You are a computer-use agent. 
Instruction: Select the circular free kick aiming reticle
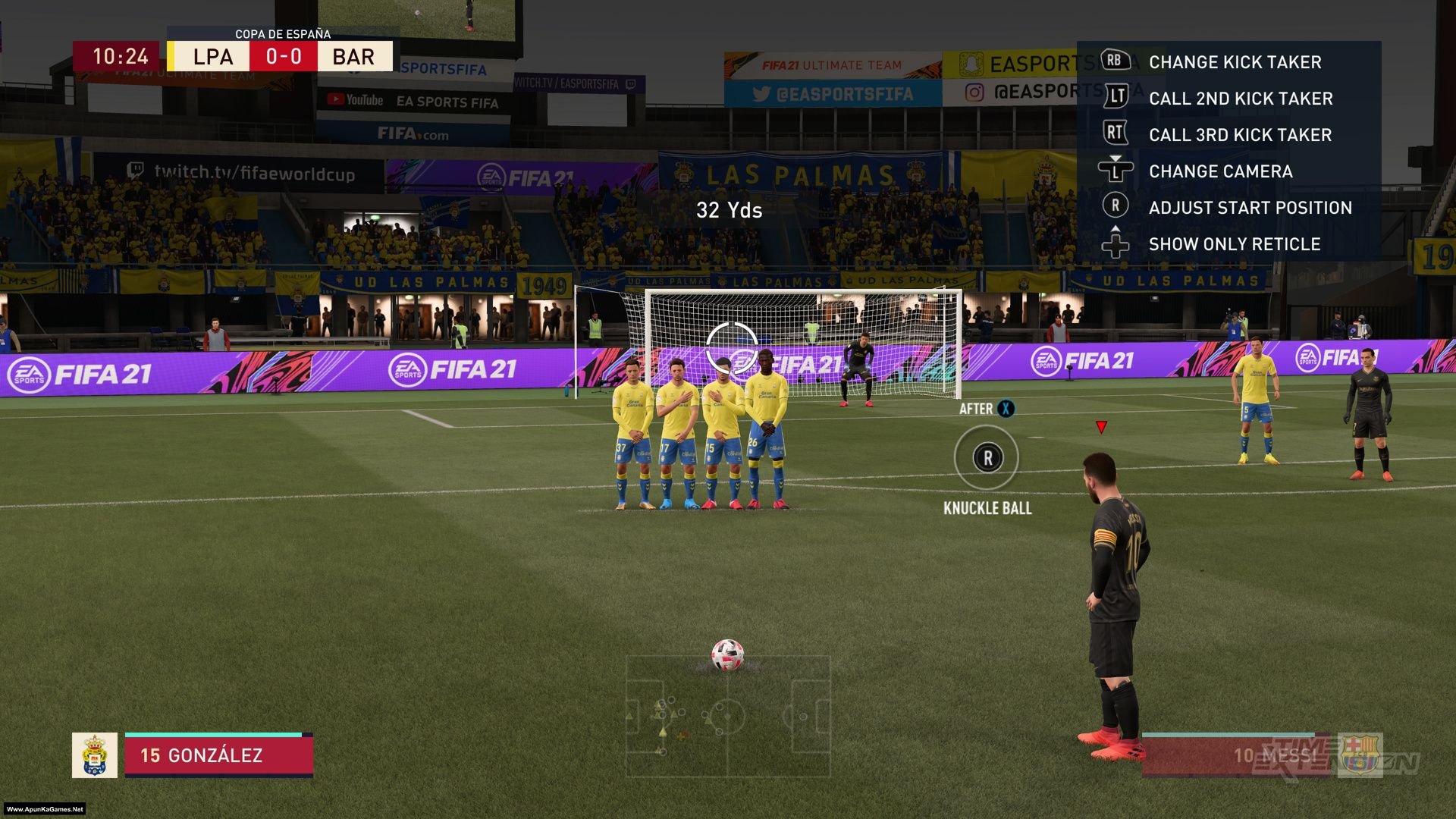point(731,347)
